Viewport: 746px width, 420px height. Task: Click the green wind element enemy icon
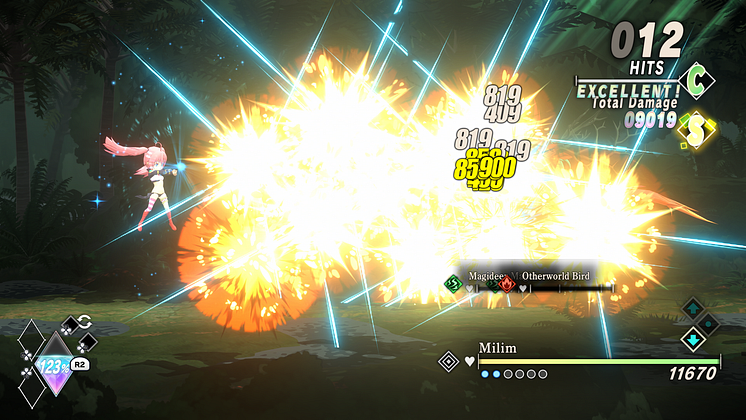coord(451,284)
